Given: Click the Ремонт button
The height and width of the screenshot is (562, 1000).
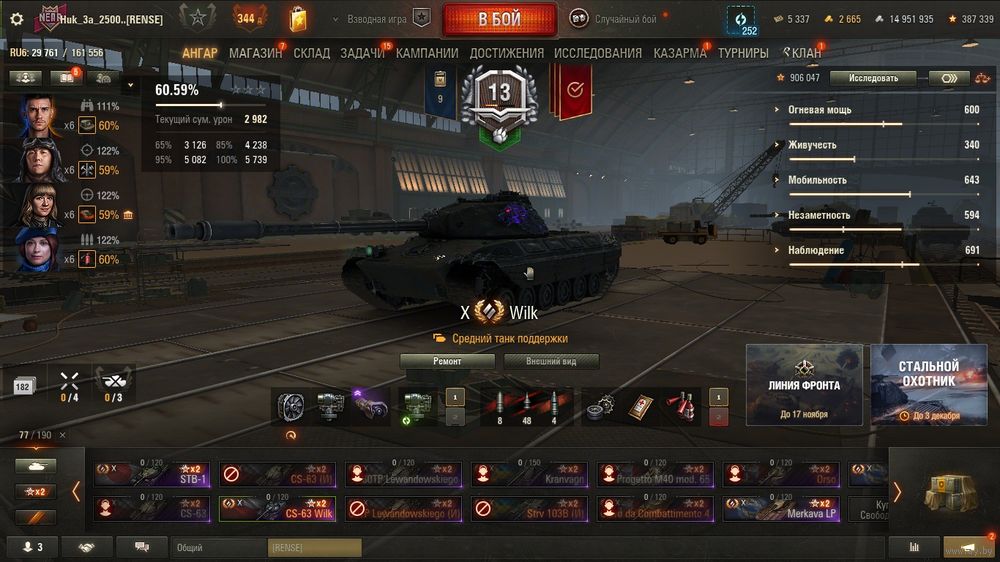Looking at the screenshot, I should [x=447, y=361].
